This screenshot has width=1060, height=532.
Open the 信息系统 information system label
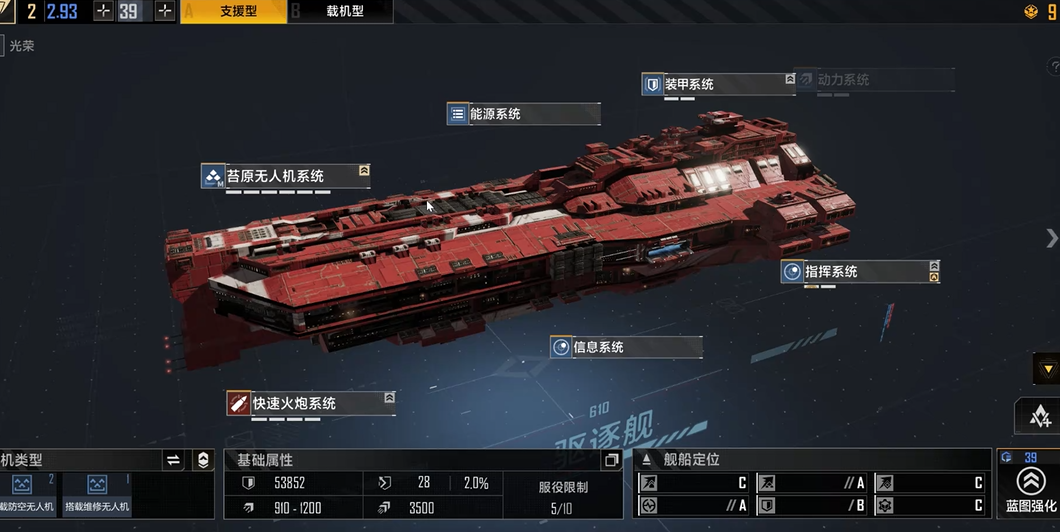[x=625, y=347]
